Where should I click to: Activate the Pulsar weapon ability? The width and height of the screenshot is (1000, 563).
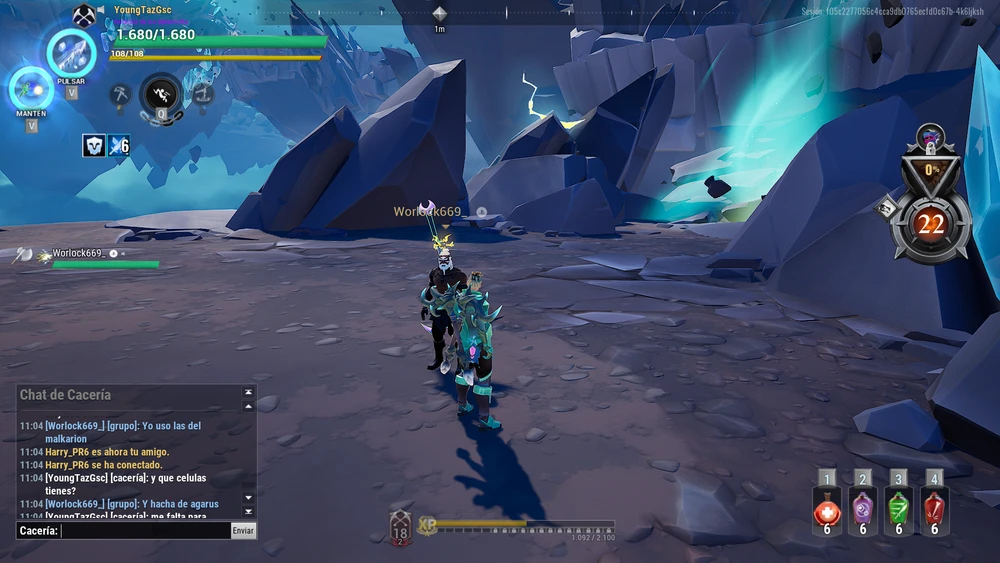(71, 52)
